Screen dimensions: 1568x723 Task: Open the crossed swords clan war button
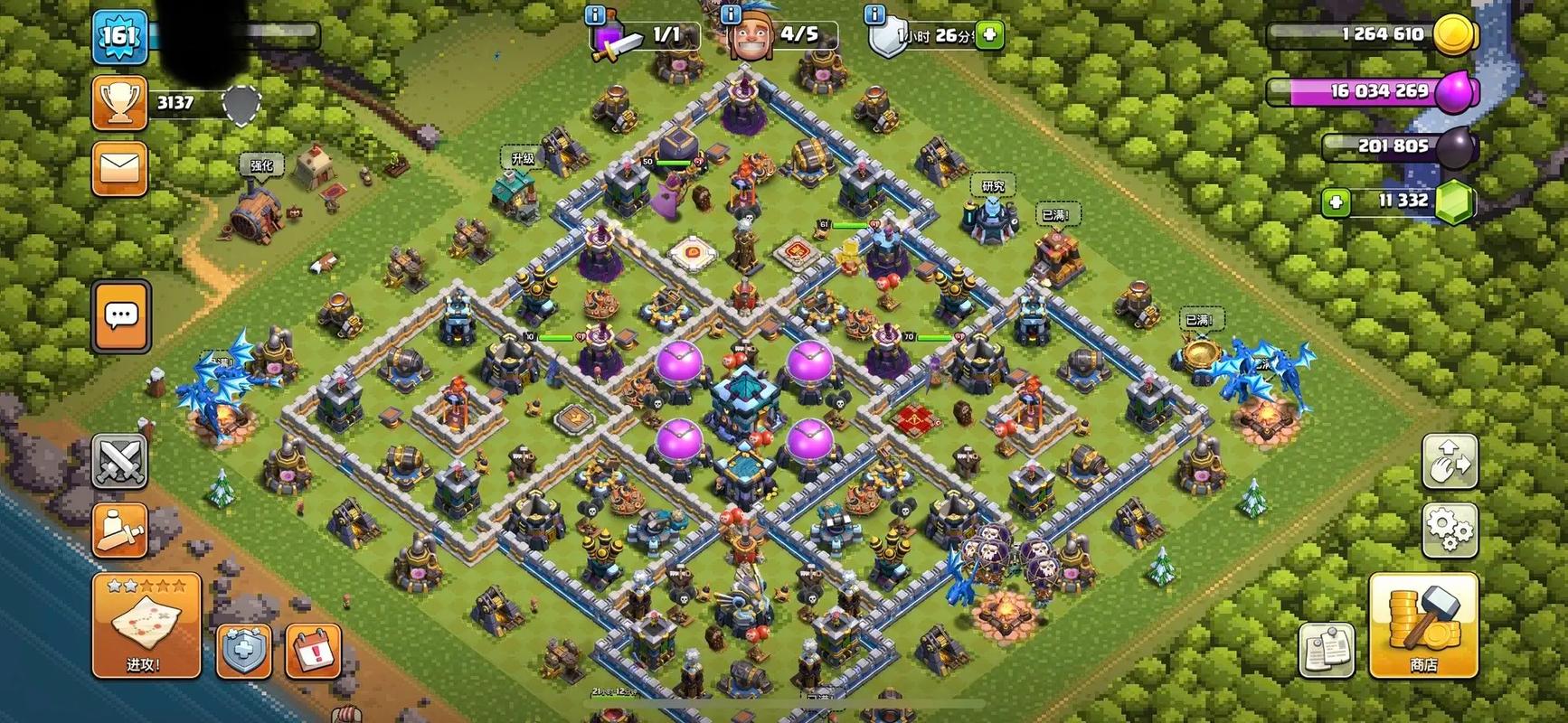119,461
